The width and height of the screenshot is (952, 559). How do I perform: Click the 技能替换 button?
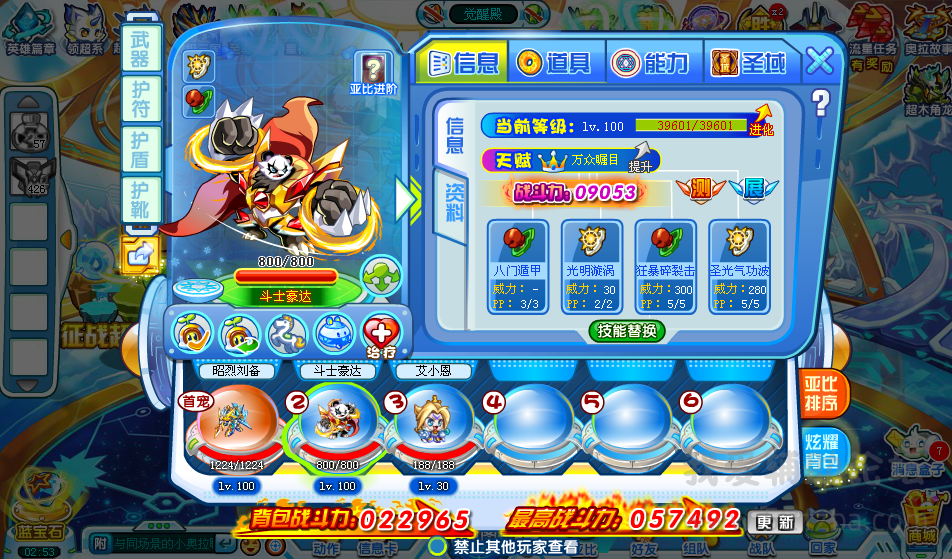point(627,331)
